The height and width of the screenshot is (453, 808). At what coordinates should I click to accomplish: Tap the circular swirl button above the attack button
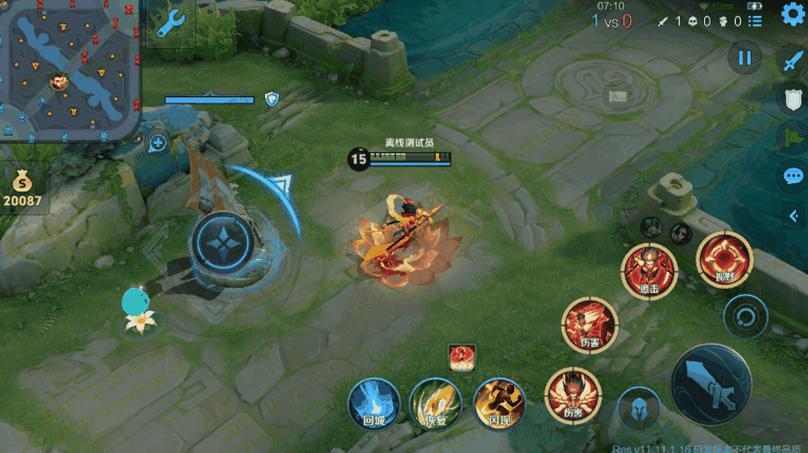point(745,317)
